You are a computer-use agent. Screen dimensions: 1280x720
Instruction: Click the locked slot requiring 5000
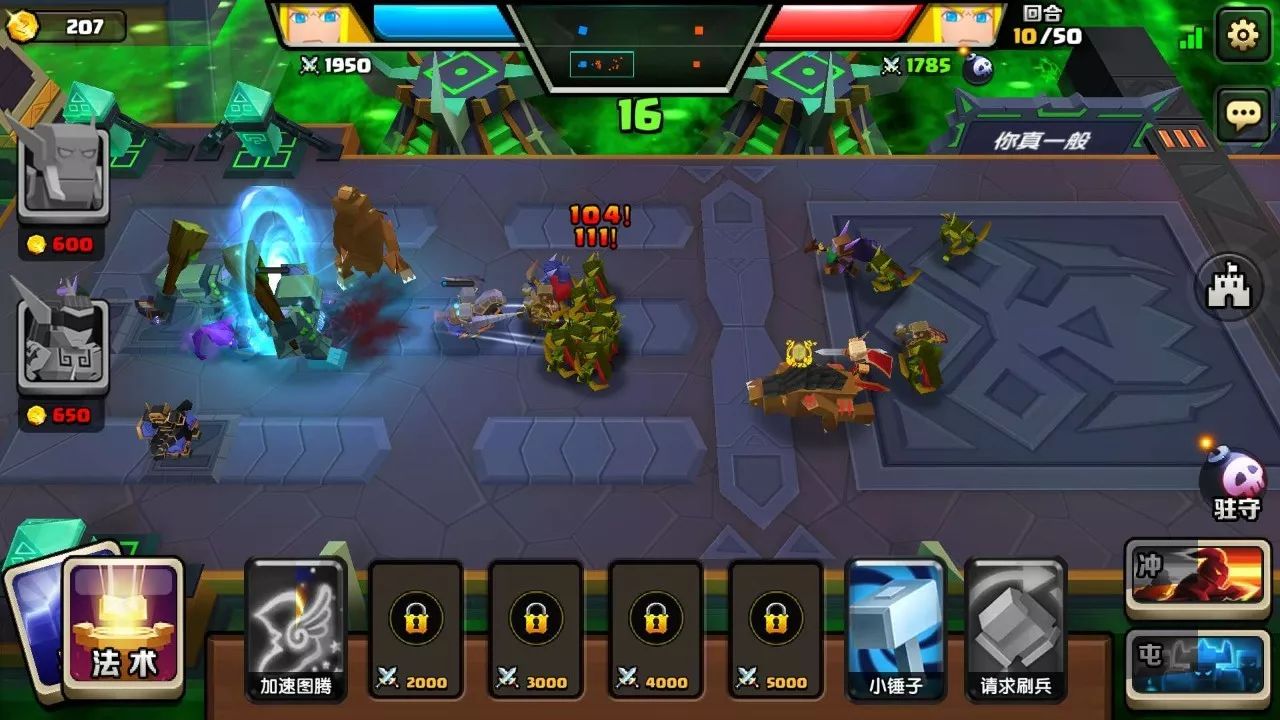coord(776,628)
